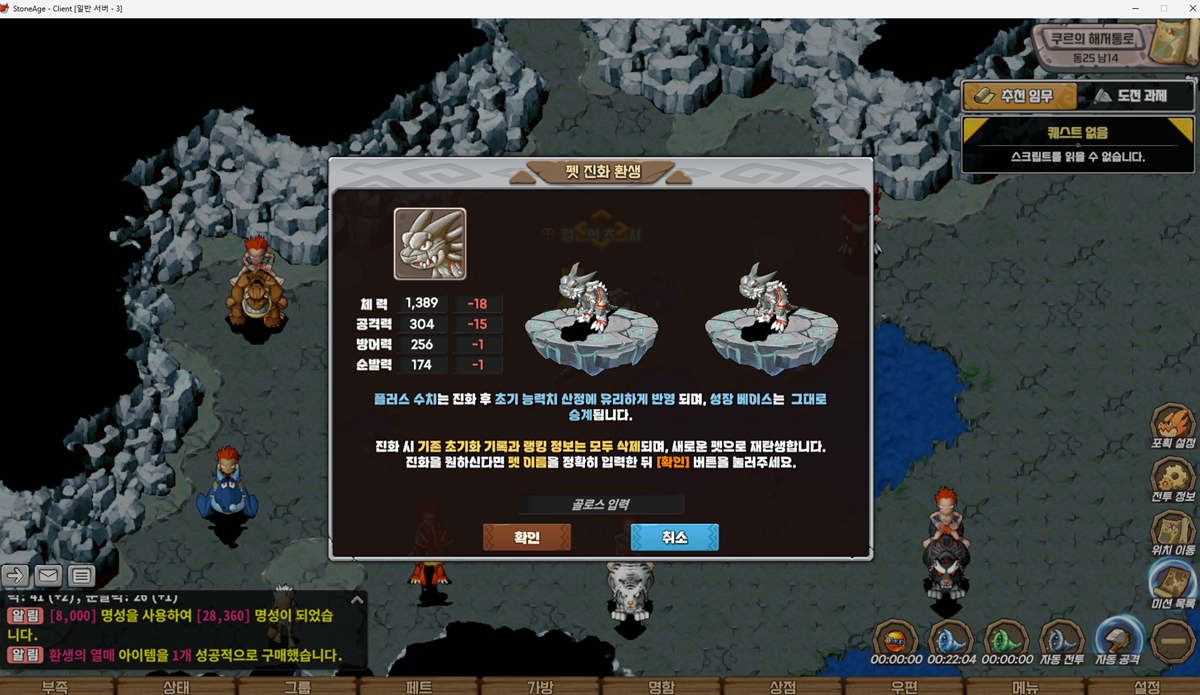Focus the pet name input field
The height and width of the screenshot is (695, 1200).
pyautogui.click(x=600, y=505)
